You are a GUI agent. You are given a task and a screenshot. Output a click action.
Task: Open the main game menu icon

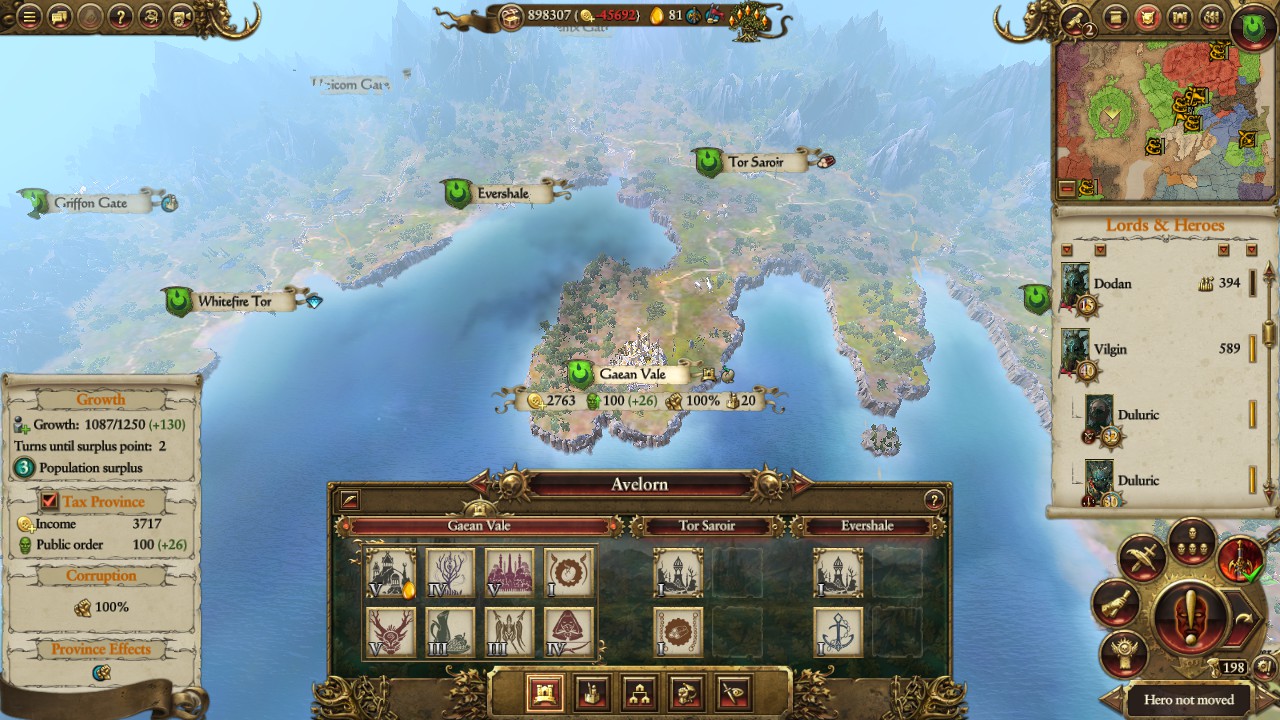tap(28, 17)
